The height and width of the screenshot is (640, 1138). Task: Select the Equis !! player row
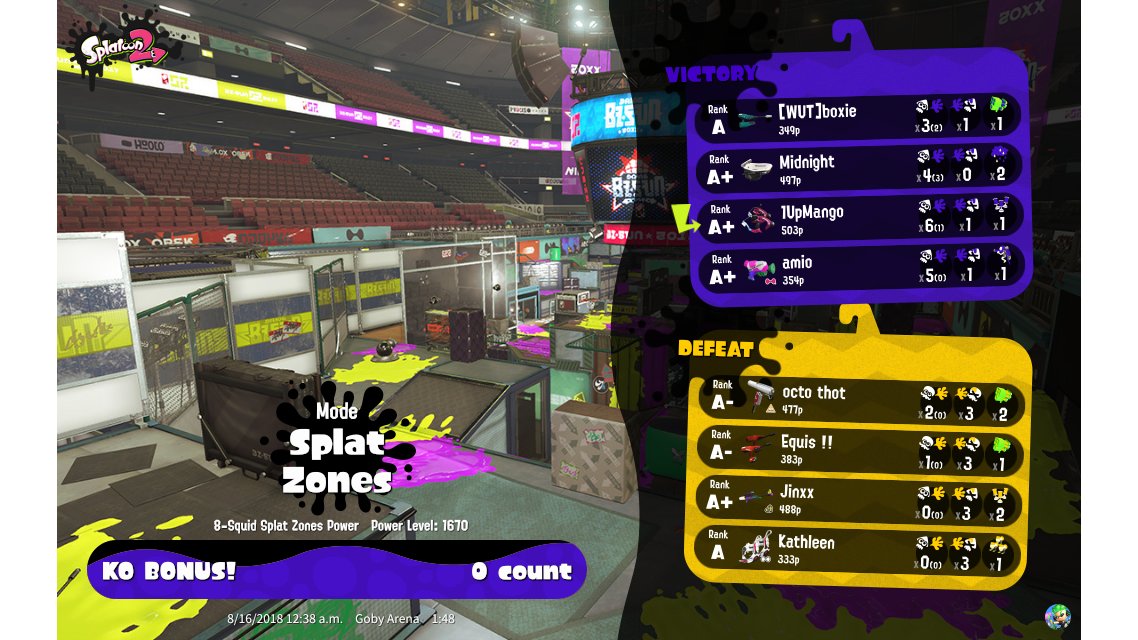[x=858, y=448]
